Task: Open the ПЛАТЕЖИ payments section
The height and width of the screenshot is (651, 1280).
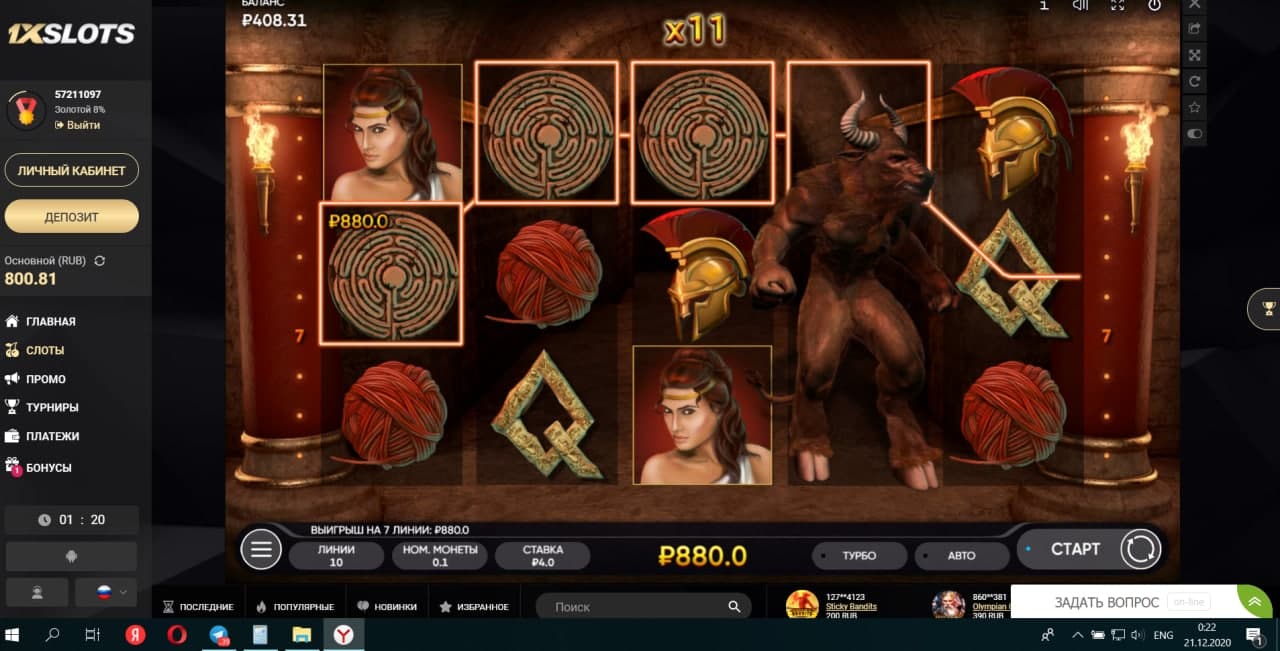Action: [52, 436]
